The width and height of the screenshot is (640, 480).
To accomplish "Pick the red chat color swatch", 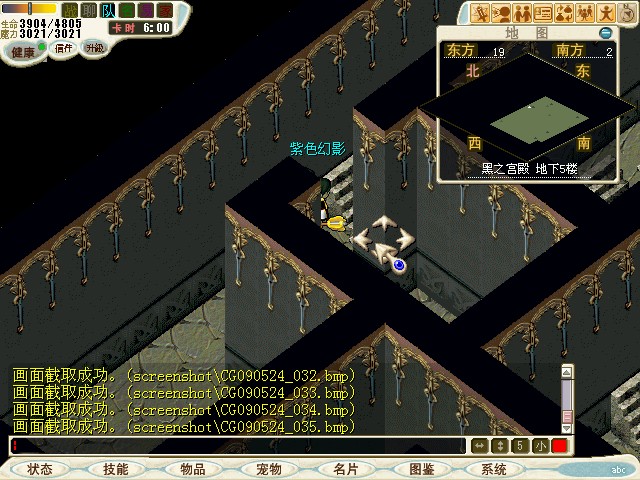I will (x=559, y=445).
